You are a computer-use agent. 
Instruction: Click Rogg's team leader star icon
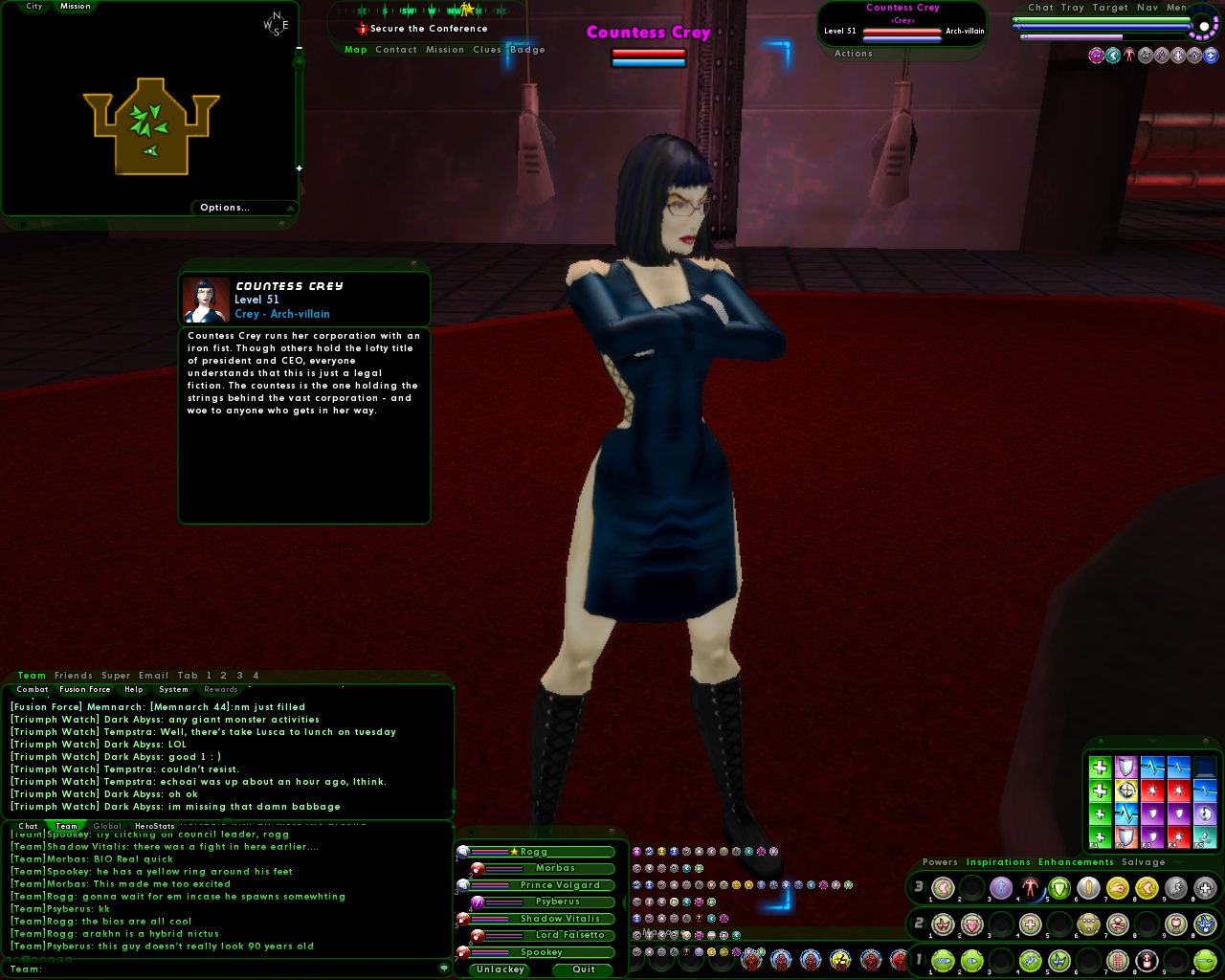click(x=515, y=851)
